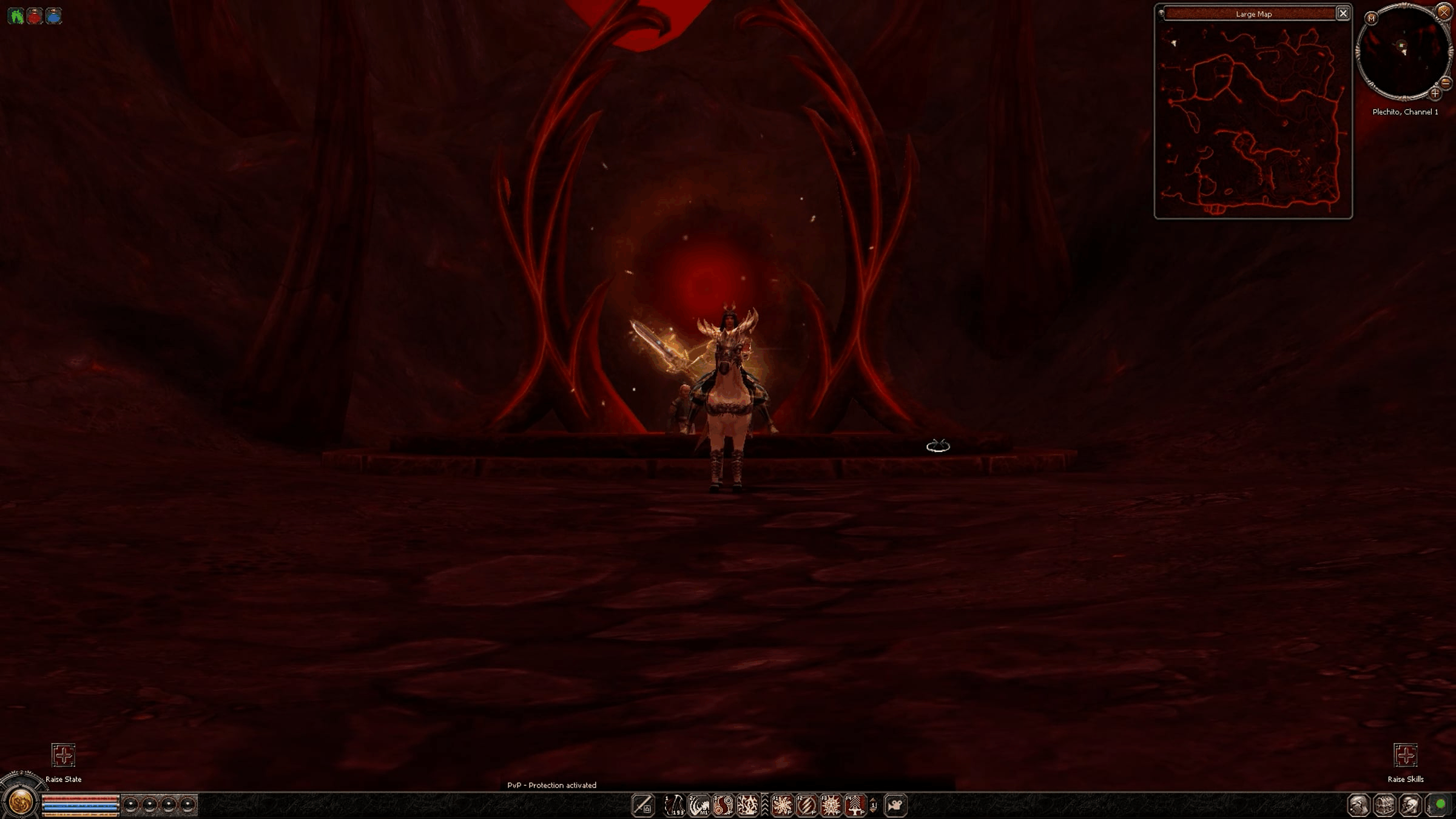Activate the F1 burst skill
The height and width of the screenshot is (819, 1456).
point(783,805)
